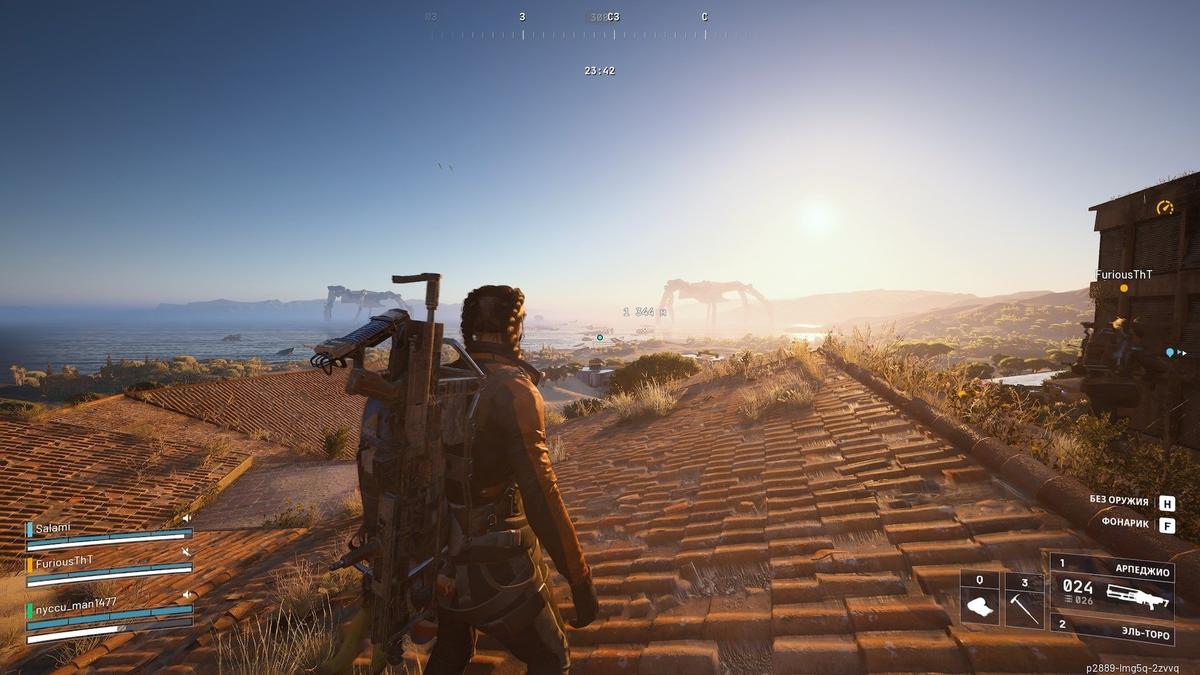Click the orange FuriousThT teammate marker
Screen dimensions: 1200x675
pos(1123,288)
